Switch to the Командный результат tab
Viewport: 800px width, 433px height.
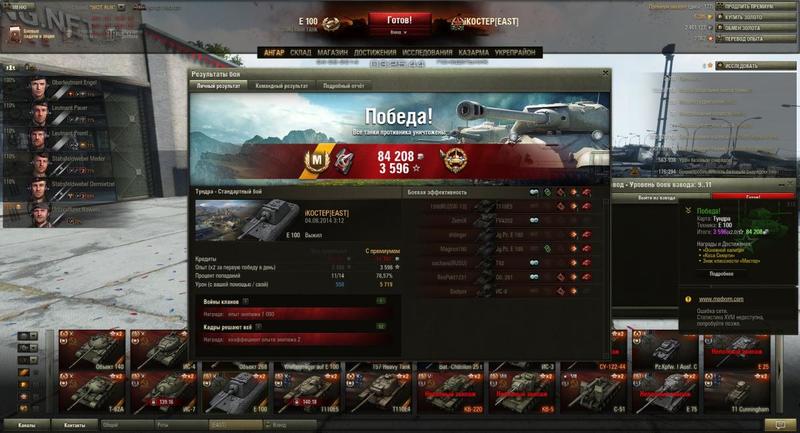click(281, 86)
